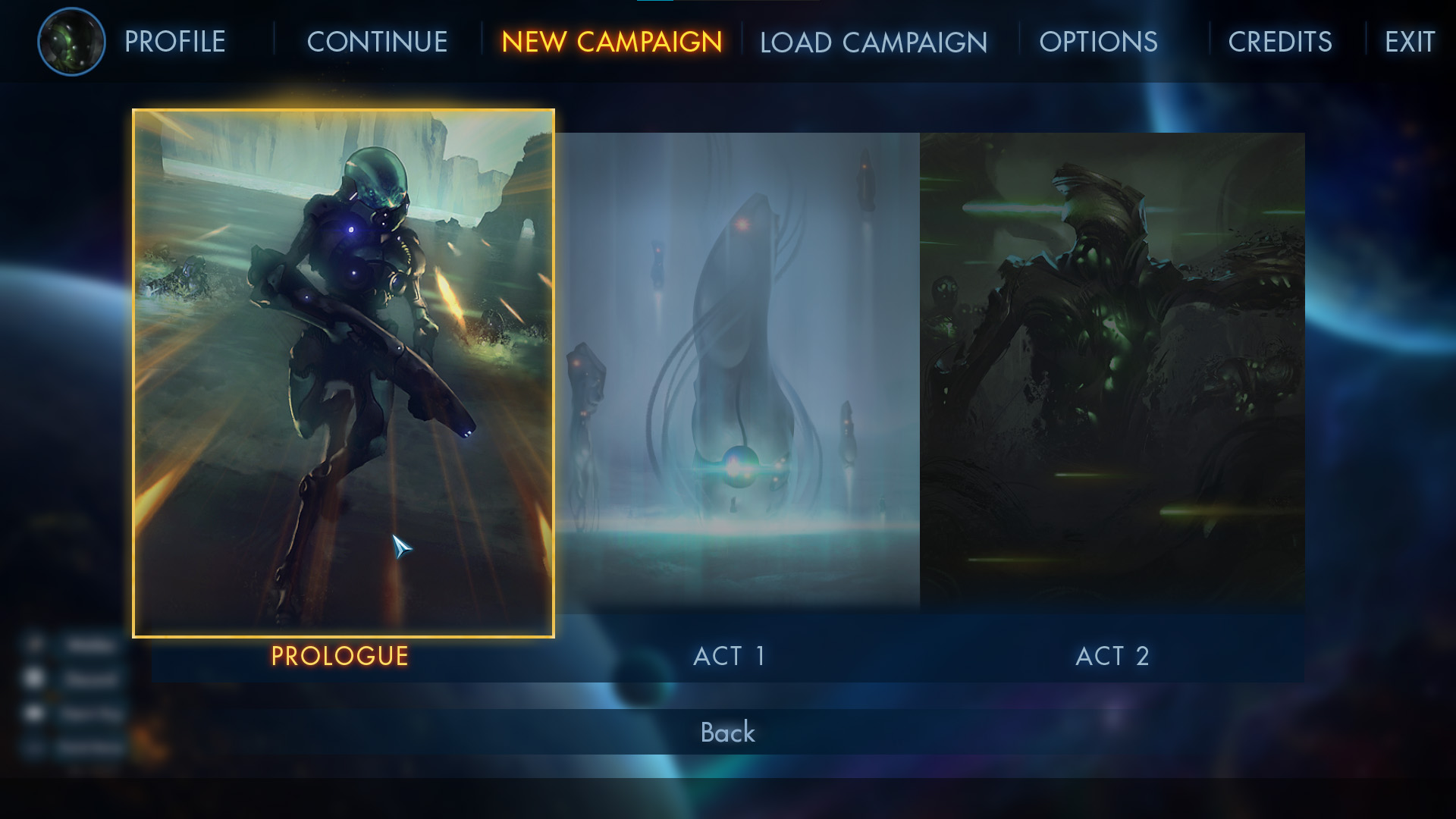Viewport: 1456px width, 819px height.
Task: Select CONTINUE from the top menu
Action: tap(377, 42)
